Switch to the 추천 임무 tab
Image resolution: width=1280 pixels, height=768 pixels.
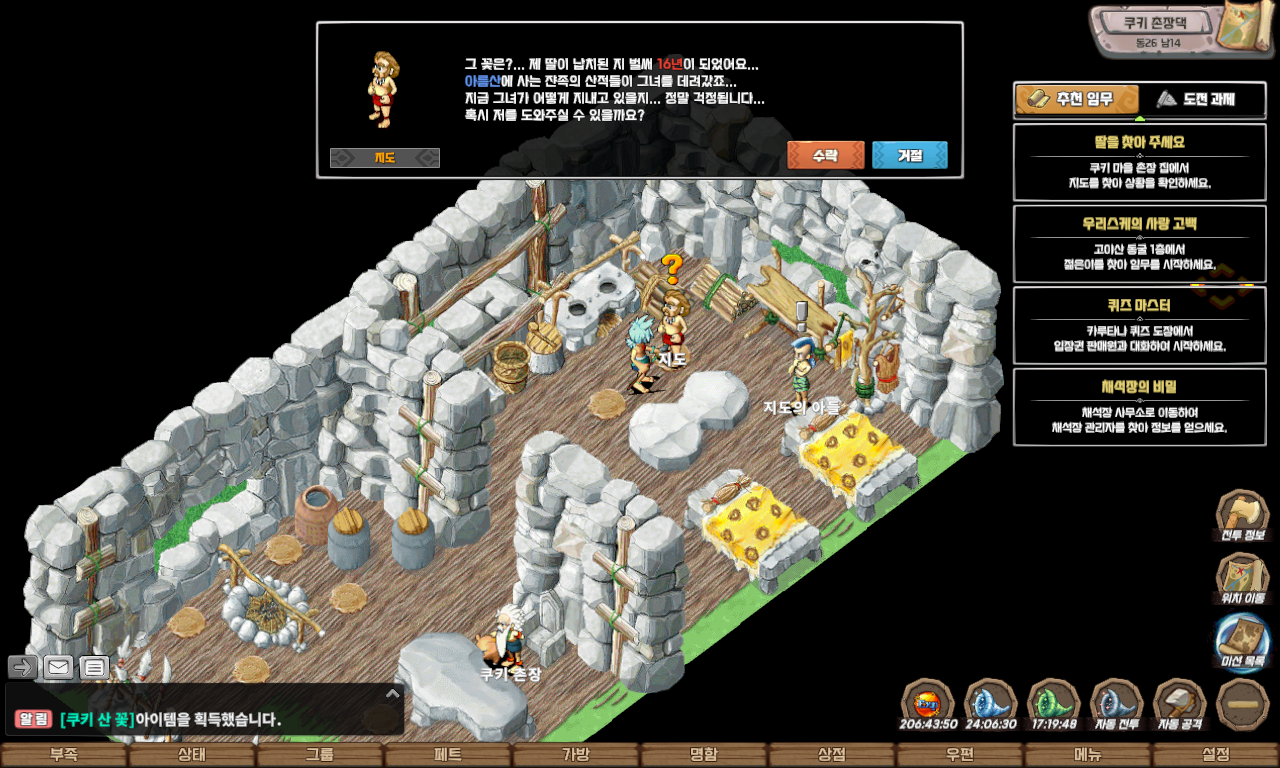(x=1077, y=99)
